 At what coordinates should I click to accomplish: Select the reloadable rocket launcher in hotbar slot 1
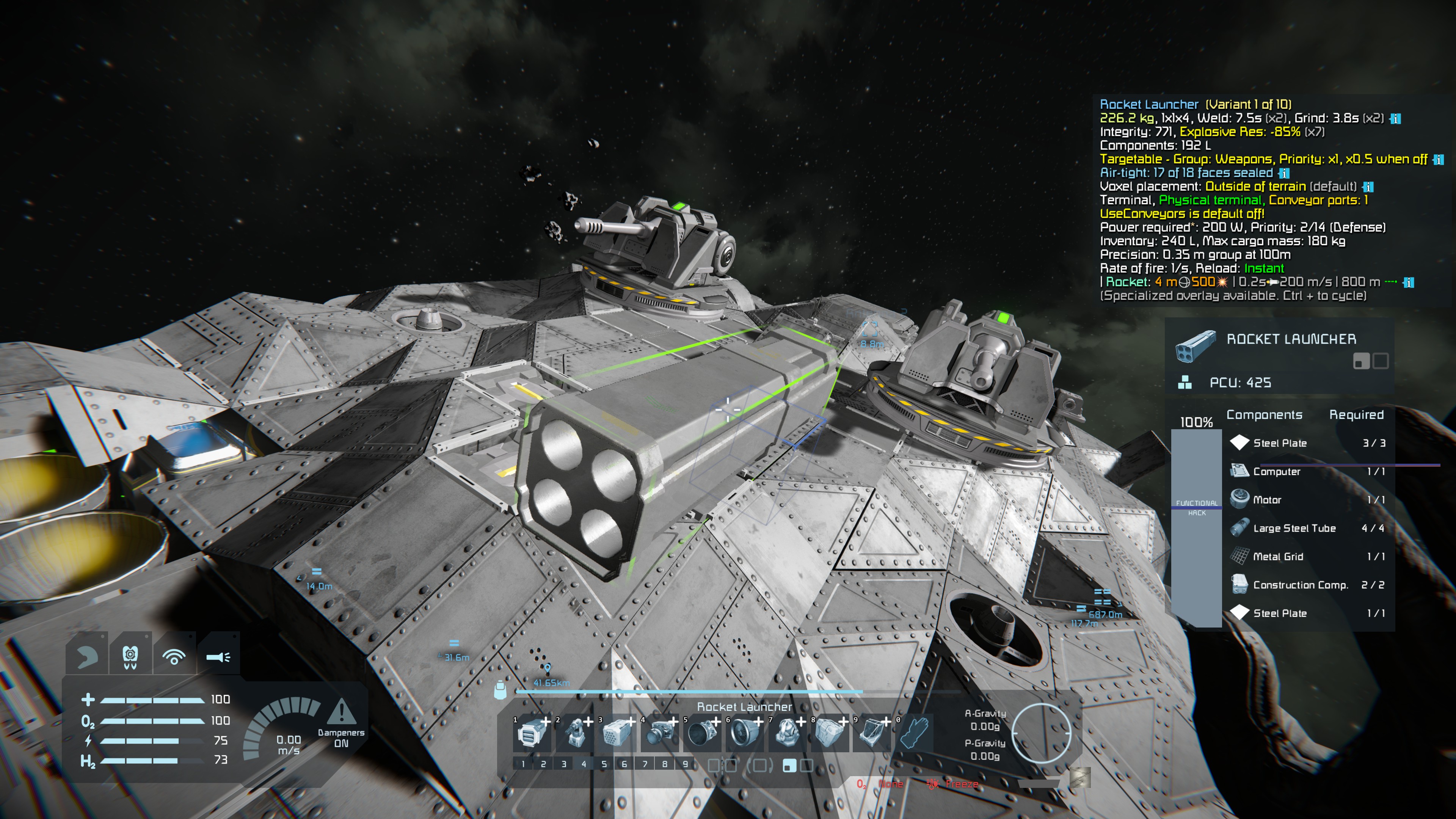532,734
